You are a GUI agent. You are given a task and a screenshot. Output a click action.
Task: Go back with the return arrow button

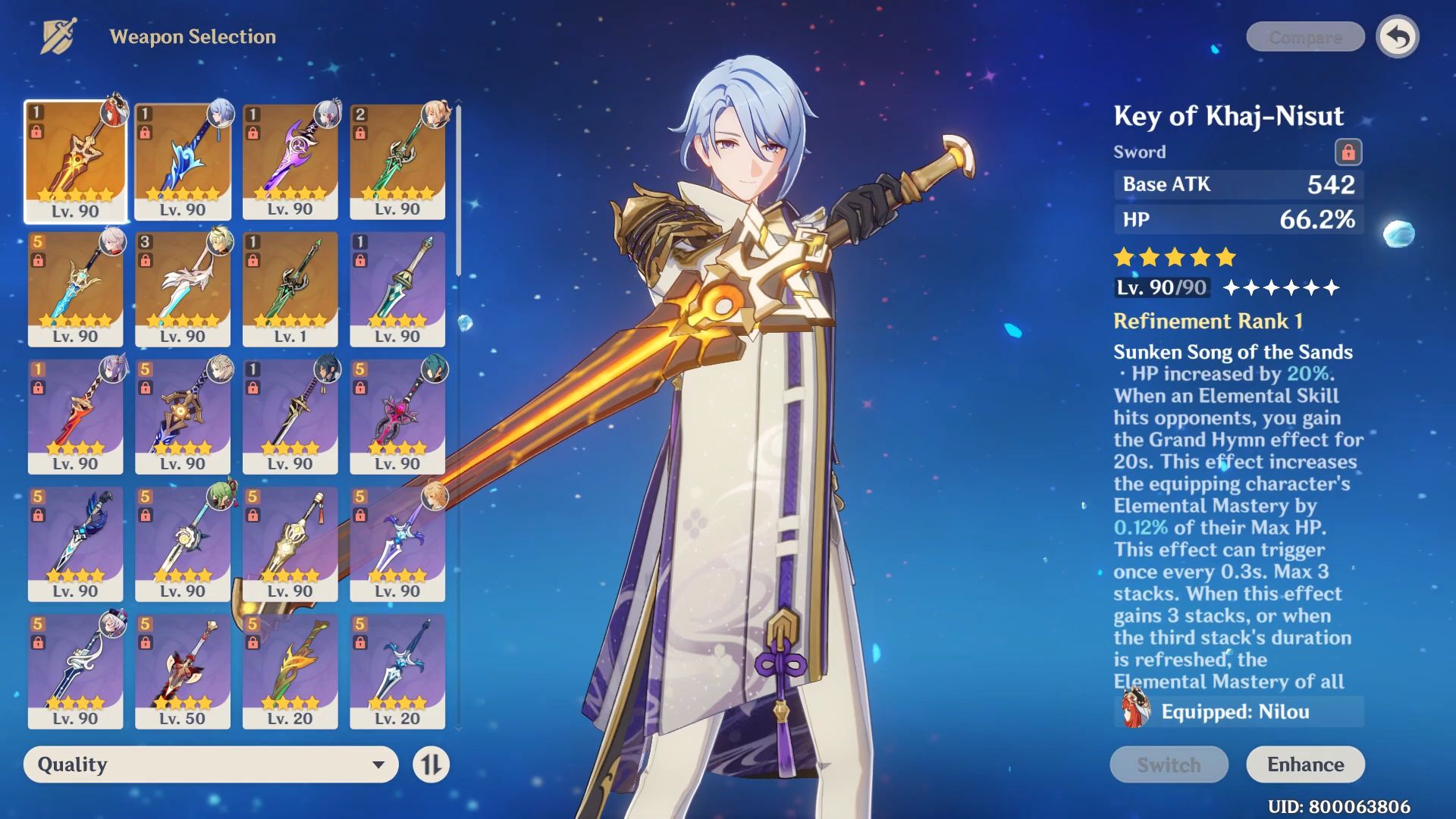[1398, 37]
